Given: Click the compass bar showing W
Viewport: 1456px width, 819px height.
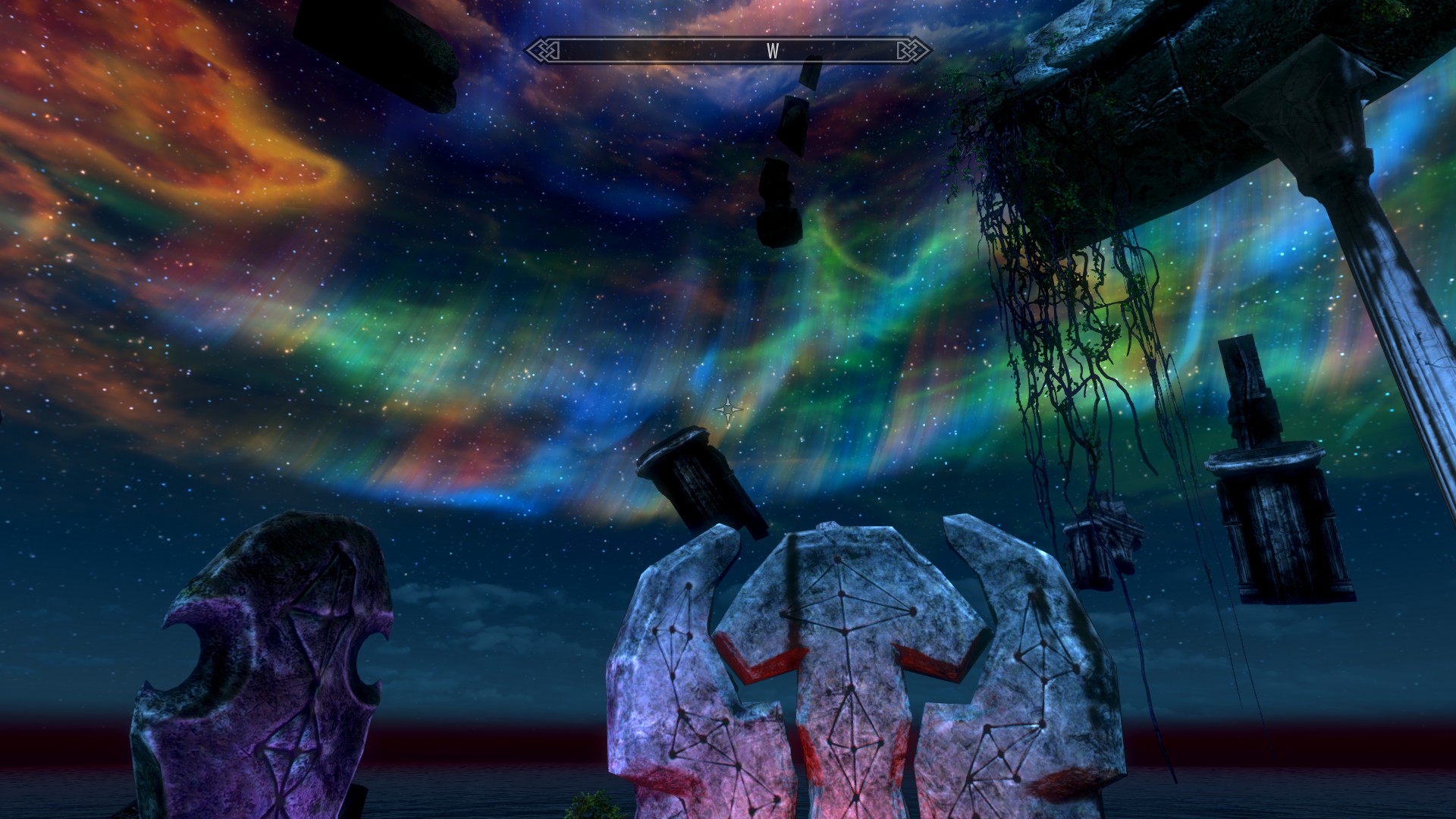Looking at the screenshot, I should coord(728,51).
